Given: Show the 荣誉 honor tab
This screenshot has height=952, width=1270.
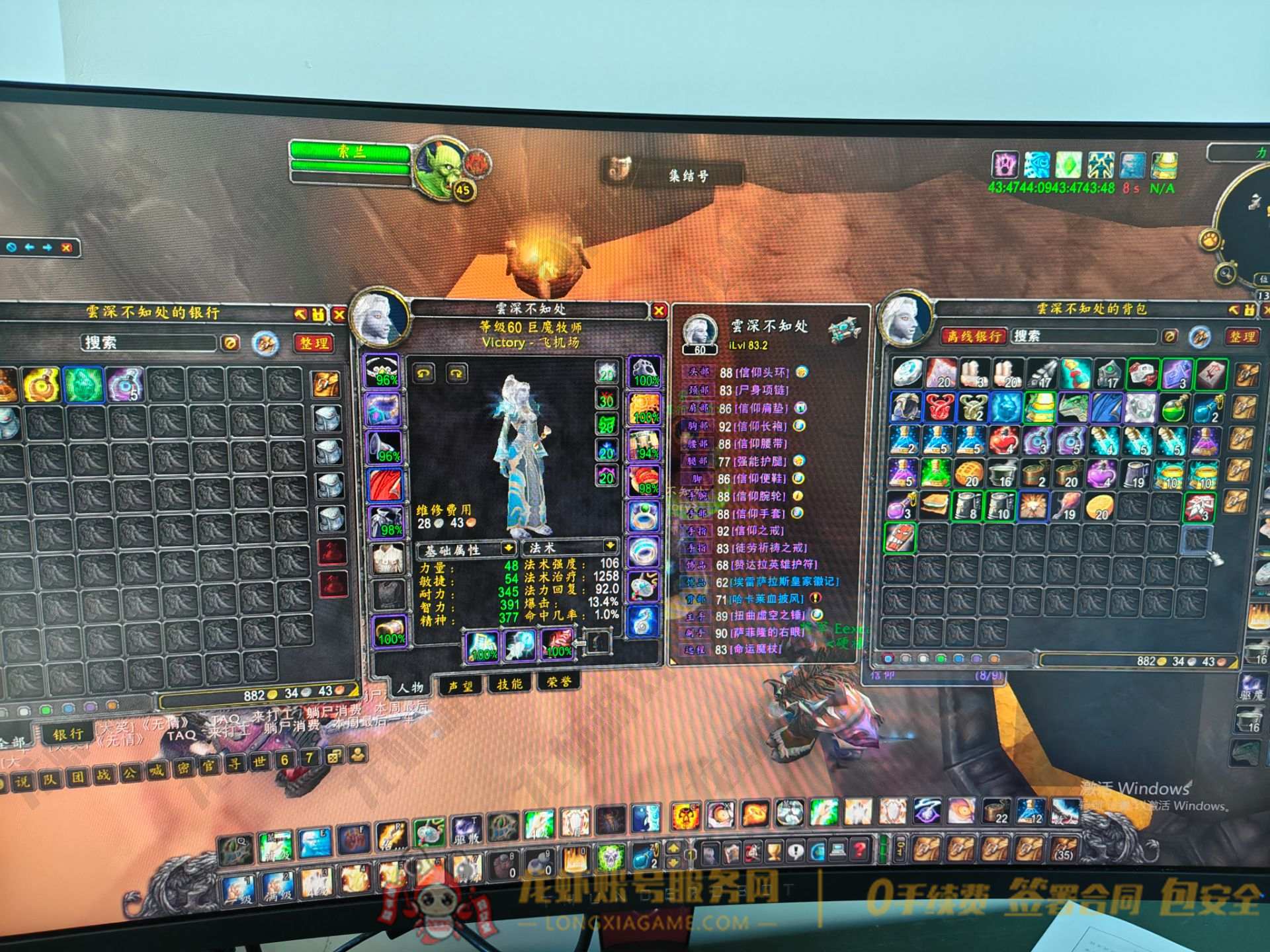Looking at the screenshot, I should pyautogui.click(x=559, y=682).
